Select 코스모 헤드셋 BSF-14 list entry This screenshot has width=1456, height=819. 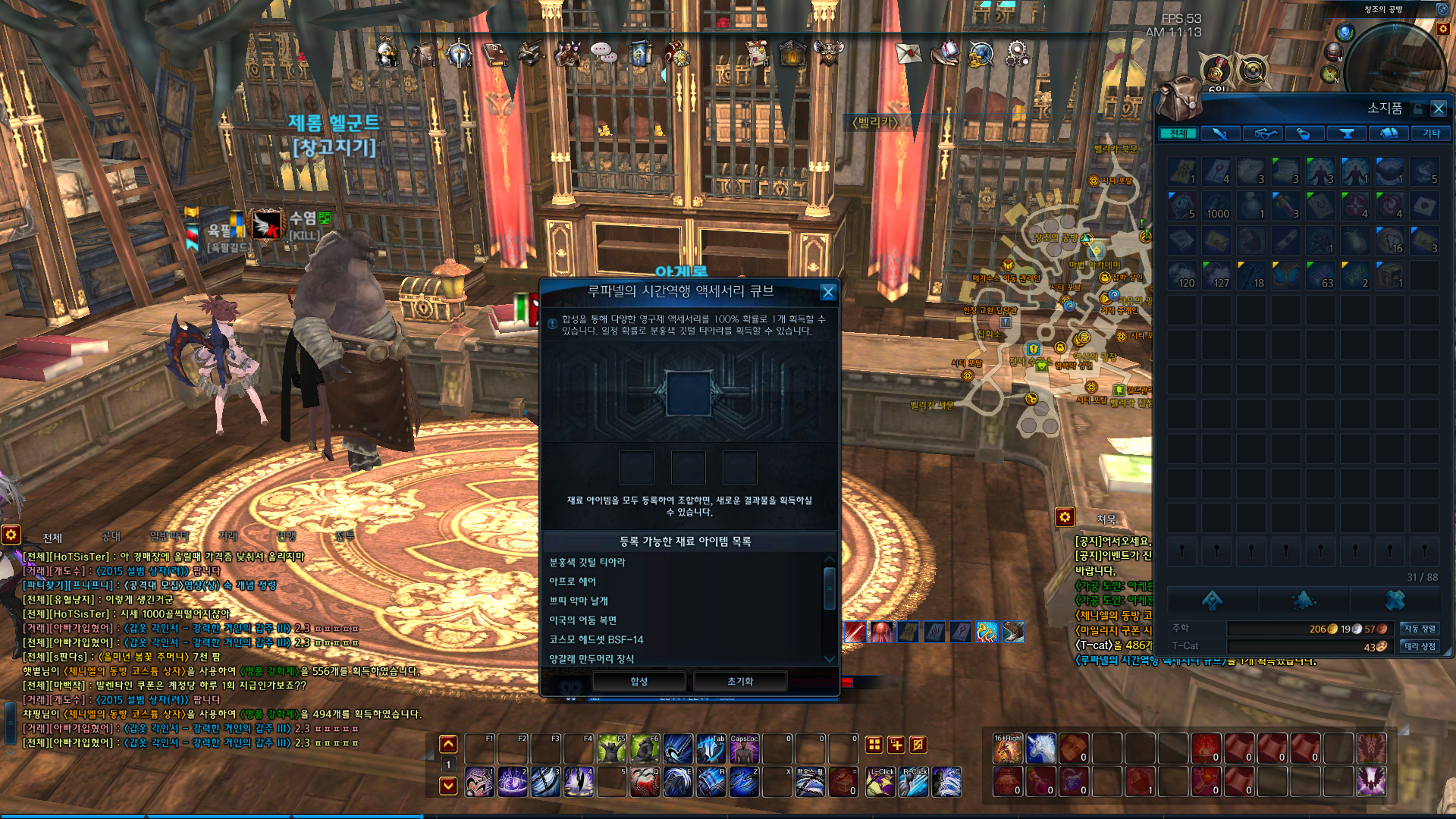(596, 639)
